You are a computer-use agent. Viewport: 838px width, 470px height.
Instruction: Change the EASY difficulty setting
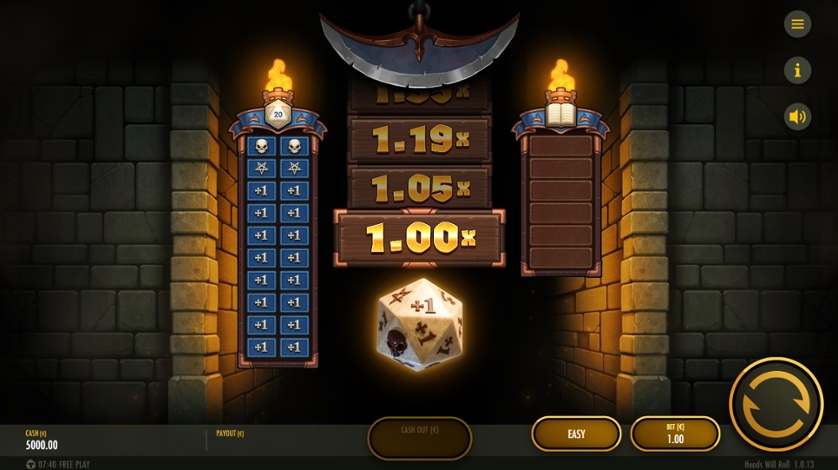point(576,434)
